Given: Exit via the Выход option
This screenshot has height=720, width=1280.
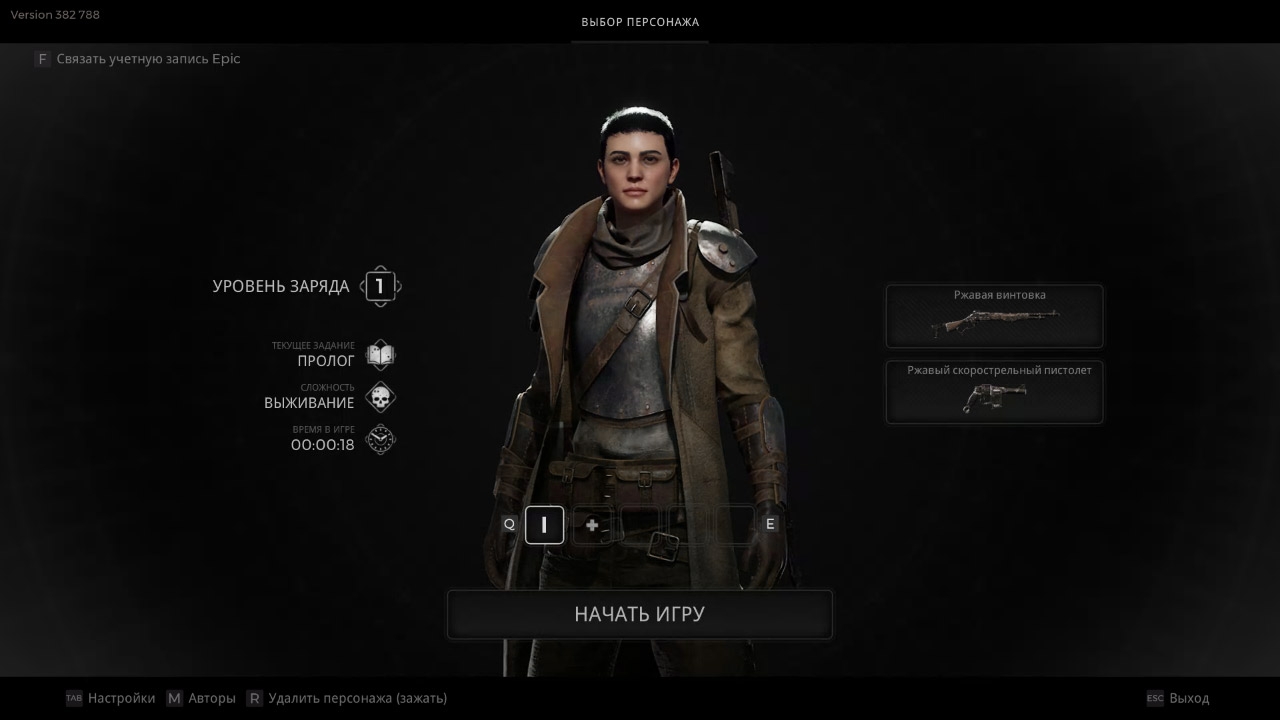Looking at the screenshot, I should click(x=1188, y=698).
